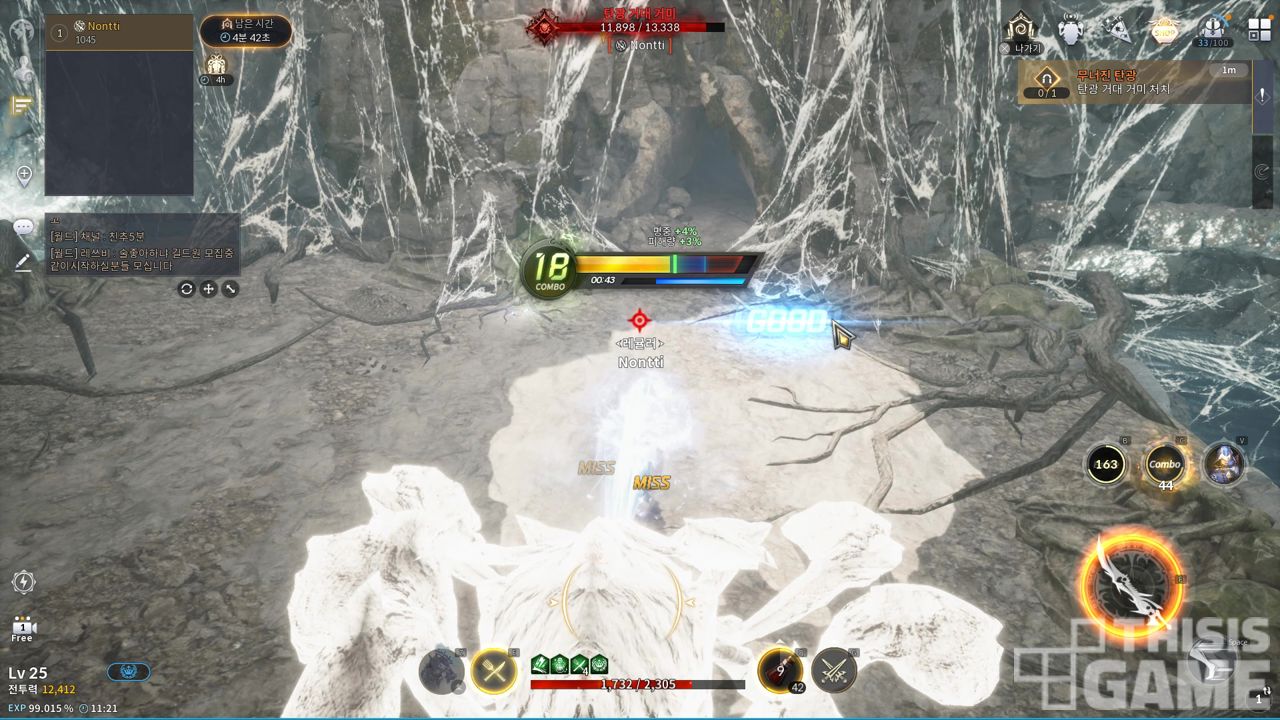1280x720 pixels.
Task: Open the backpack inventory showing 33/100
Action: coord(1215,29)
